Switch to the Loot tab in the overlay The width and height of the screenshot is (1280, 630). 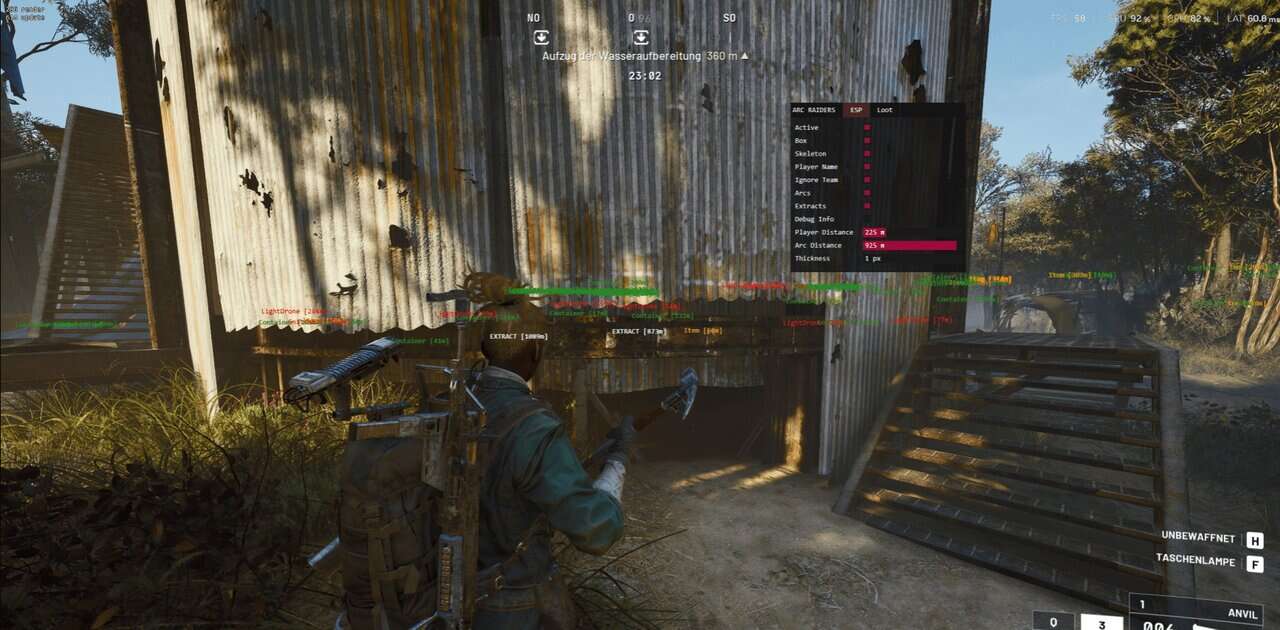tap(885, 110)
